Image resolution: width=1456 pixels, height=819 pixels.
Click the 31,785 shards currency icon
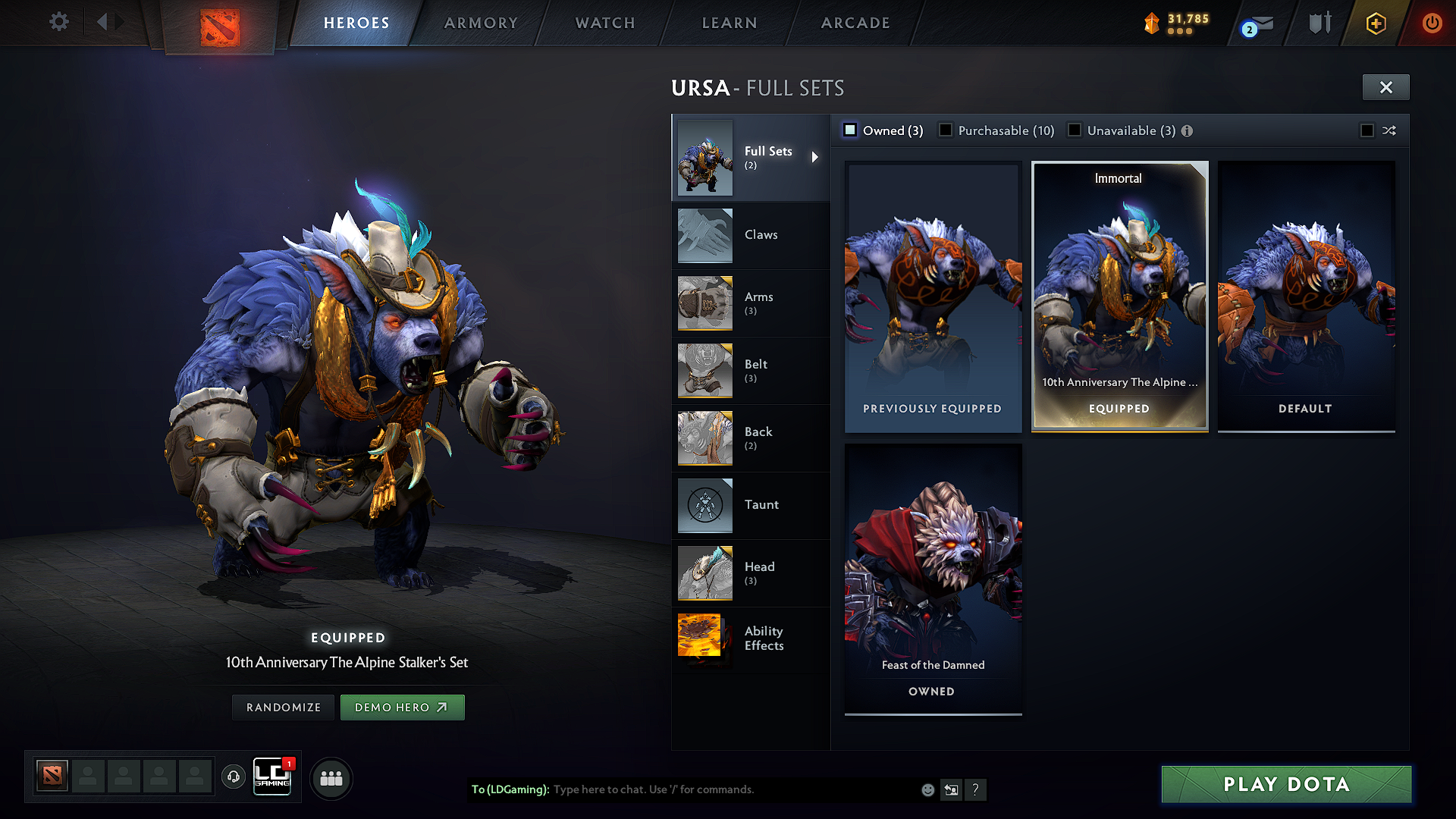tap(1151, 22)
